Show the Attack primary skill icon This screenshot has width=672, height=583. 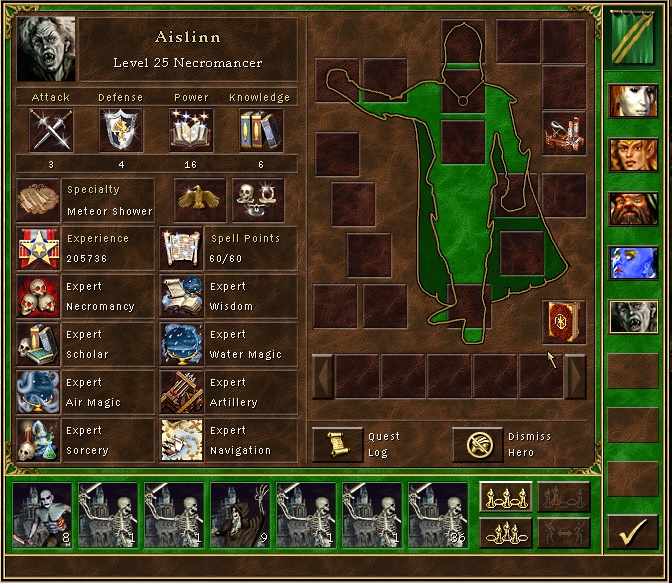50,130
